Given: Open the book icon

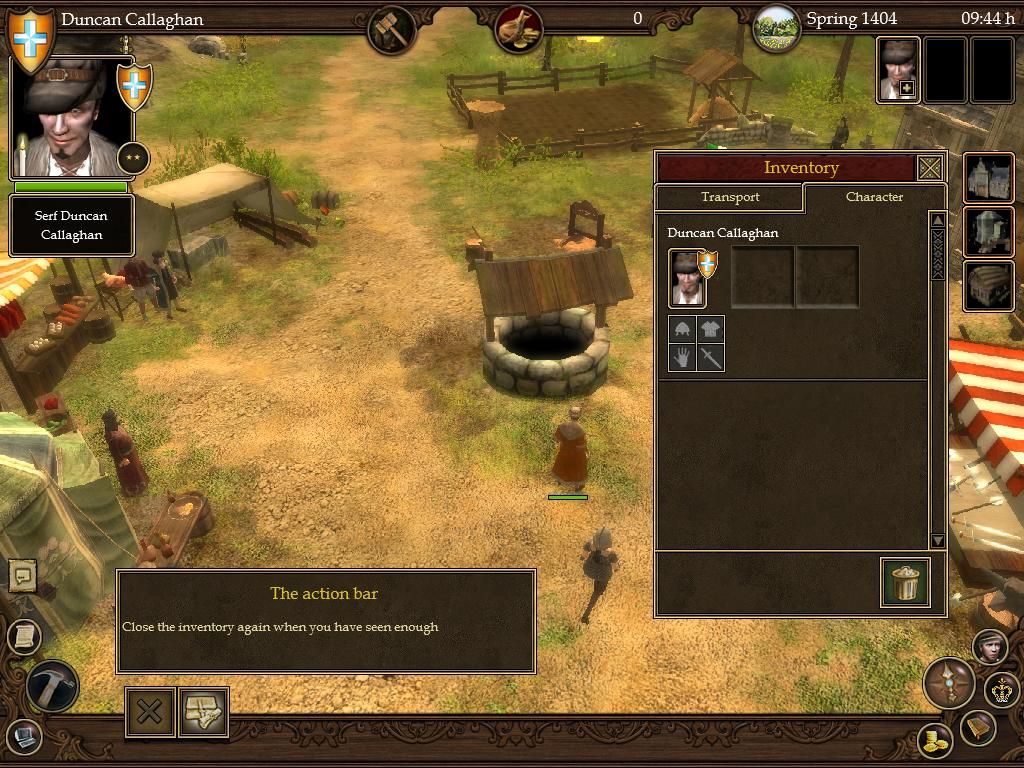Looking at the screenshot, I should (x=977, y=728).
